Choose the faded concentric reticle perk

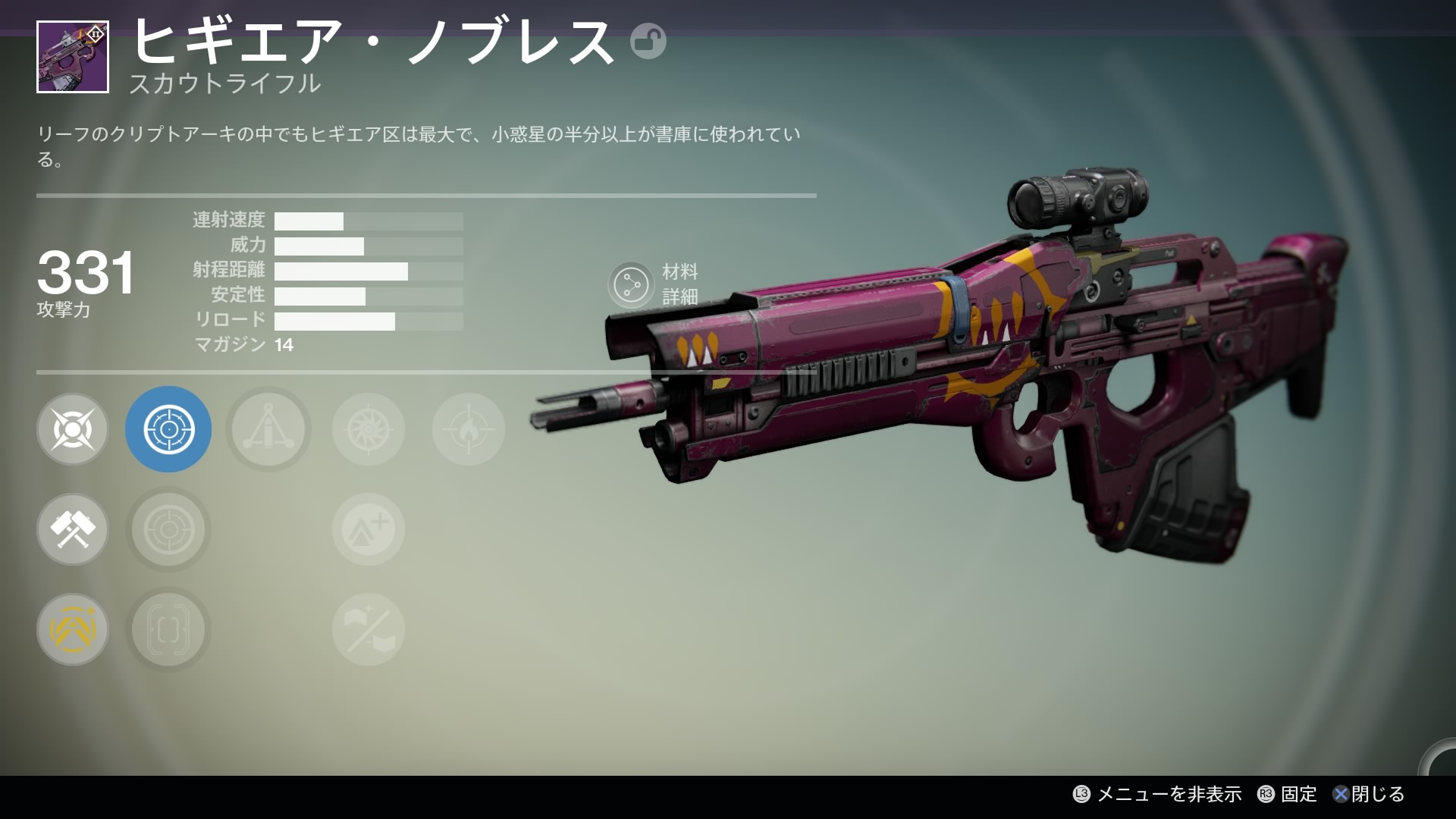click(x=168, y=529)
